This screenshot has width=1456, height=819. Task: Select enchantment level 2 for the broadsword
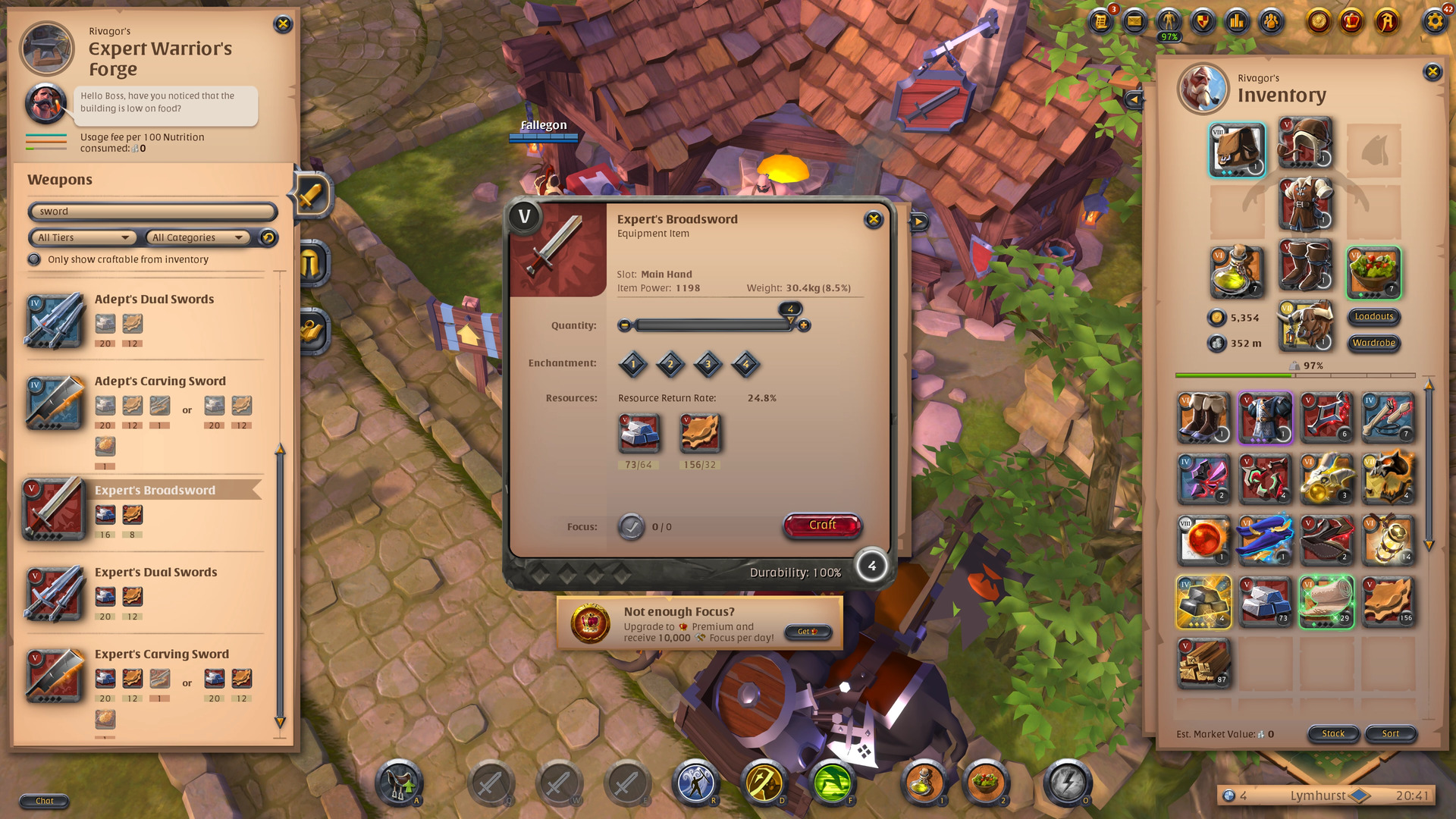[x=670, y=364]
